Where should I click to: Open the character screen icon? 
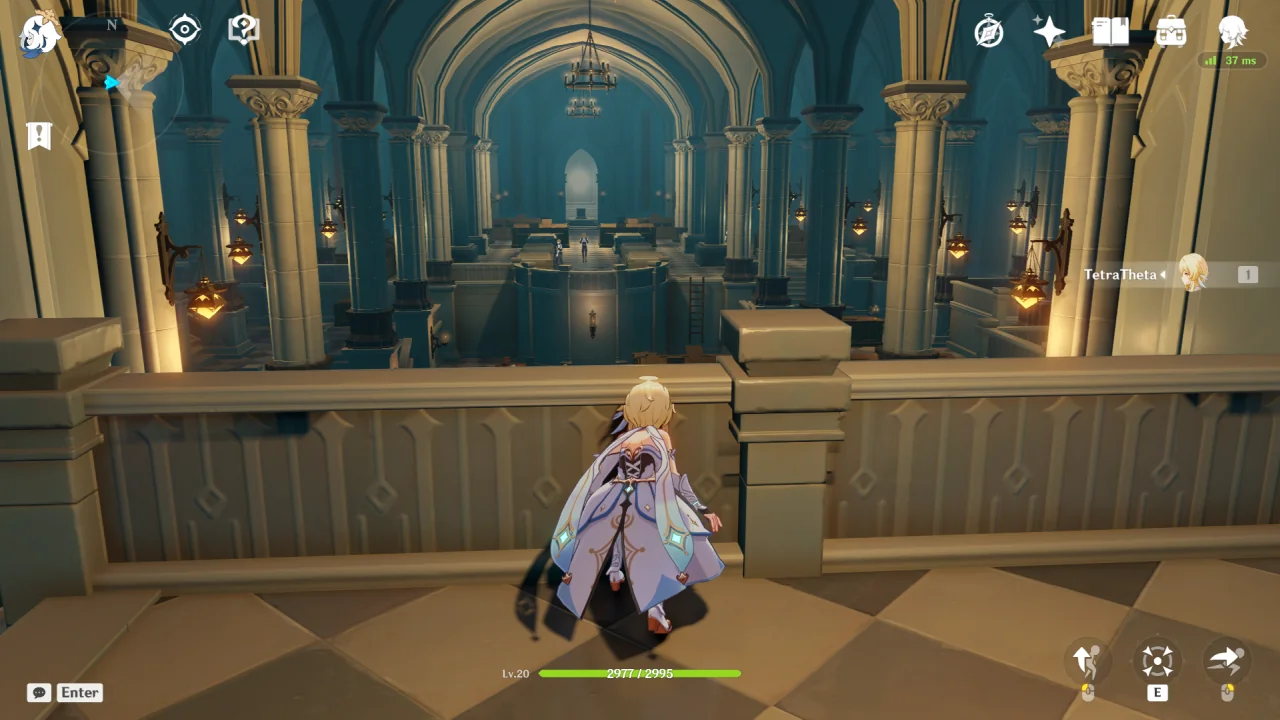(x=1232, y=32)
